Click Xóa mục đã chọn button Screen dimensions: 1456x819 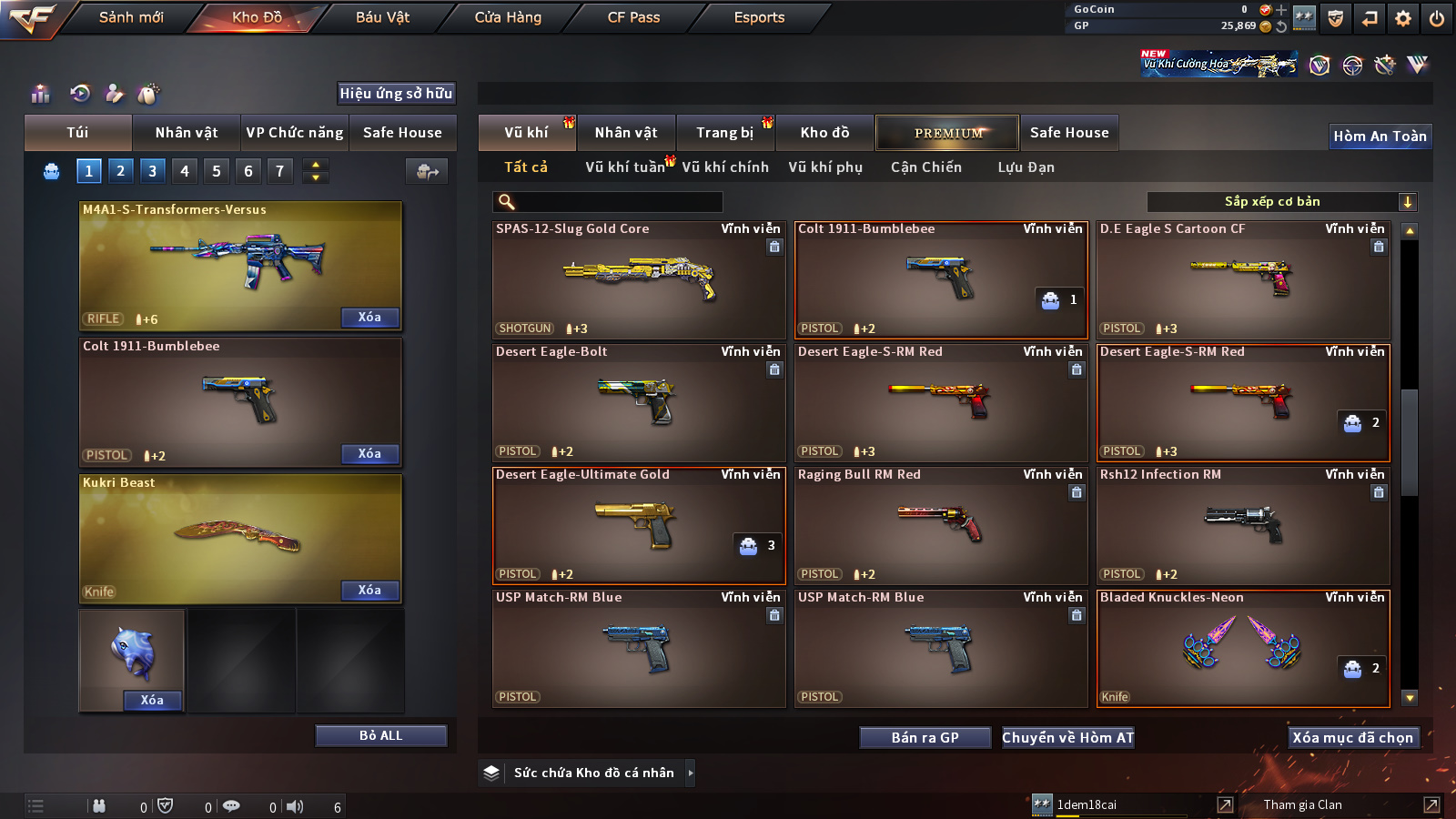(x=1352, y=738)
